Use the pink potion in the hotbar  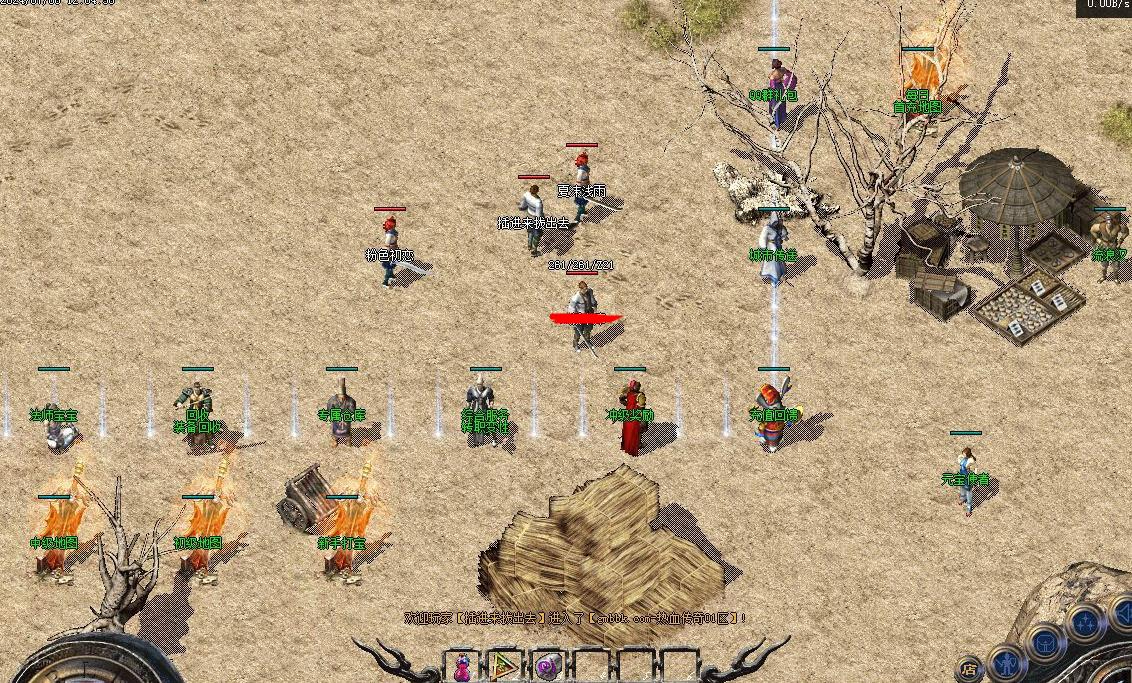(x=463, y=666)
